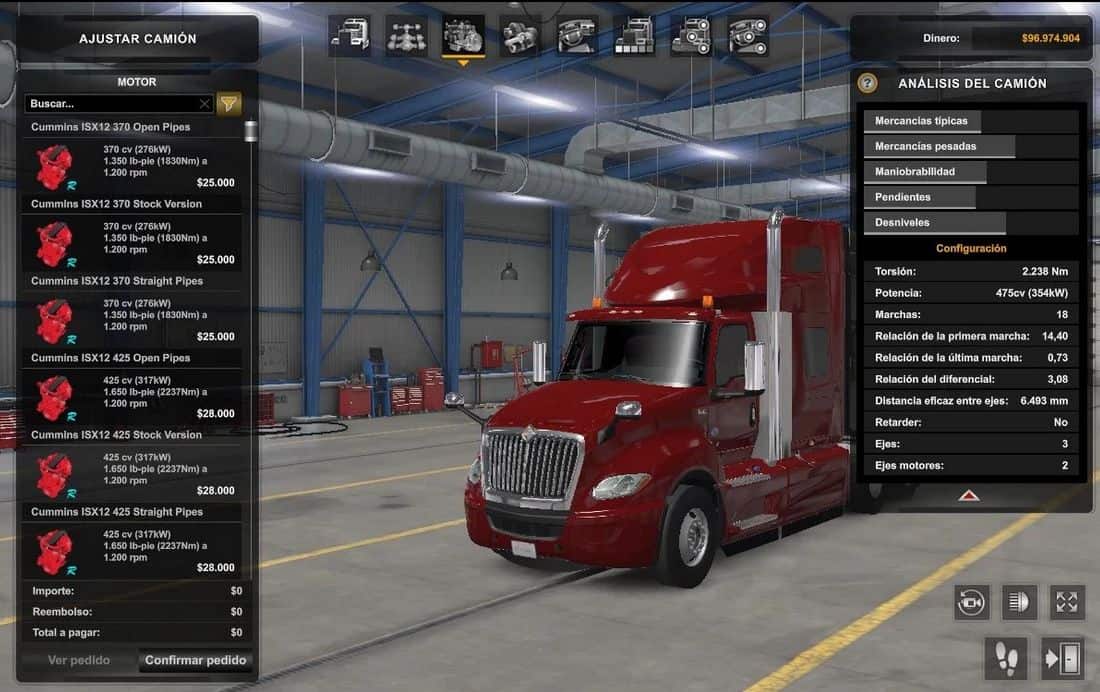Open the truck paint swatches category tab
1100x692 pixels.
(635, 37)
